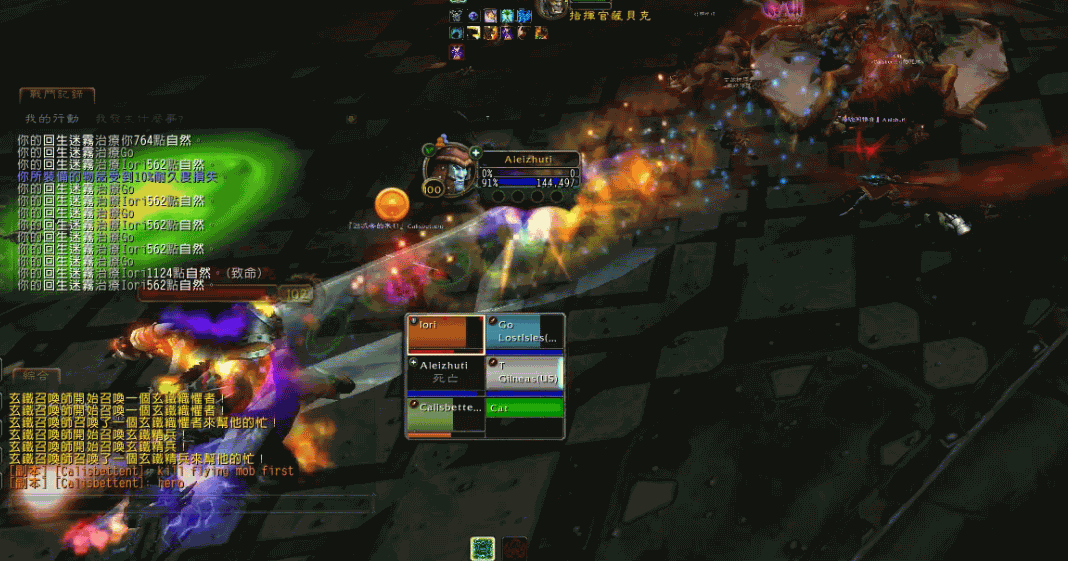Target the T-Gilneas(US) raid frame
Image resolution: width=1068 pixels, height=561 pixels.
(525, 374)
